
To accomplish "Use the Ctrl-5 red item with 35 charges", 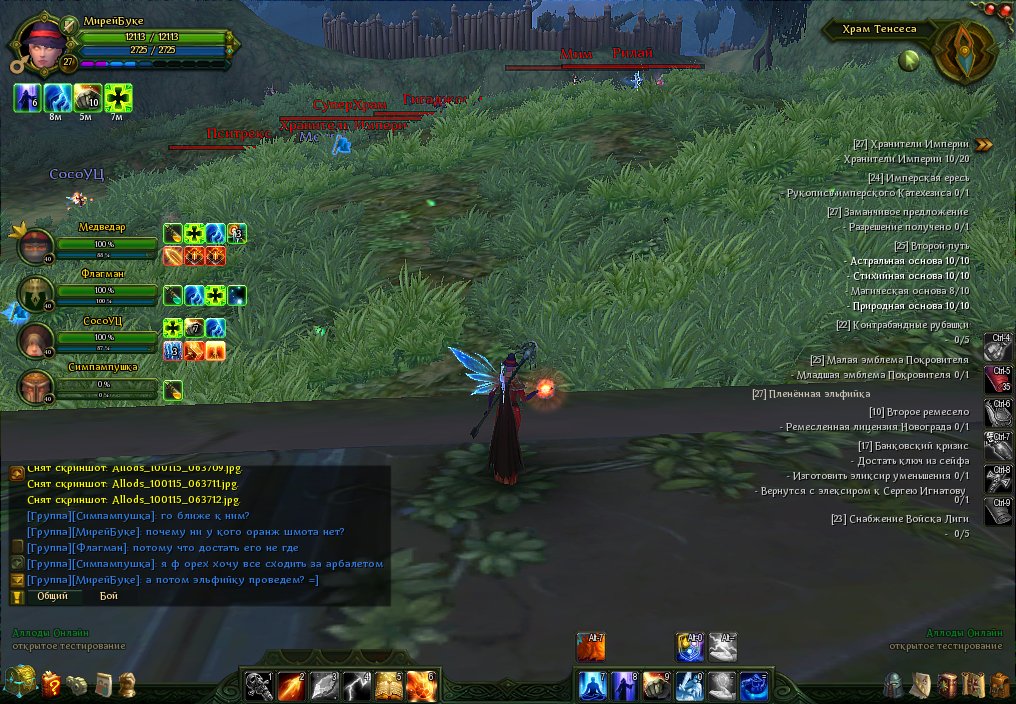I will 998,379.
